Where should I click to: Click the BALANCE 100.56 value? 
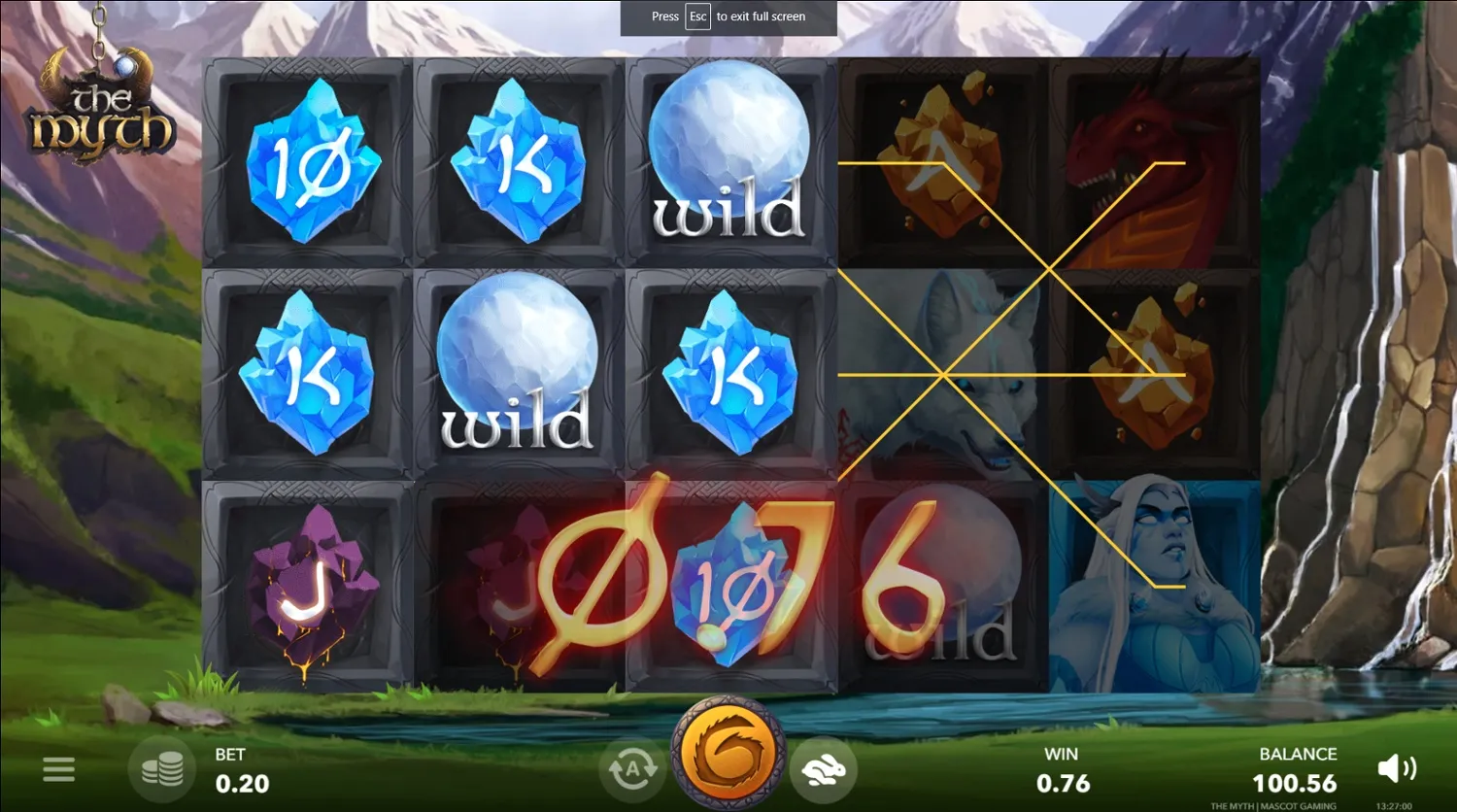point(1298,769)
